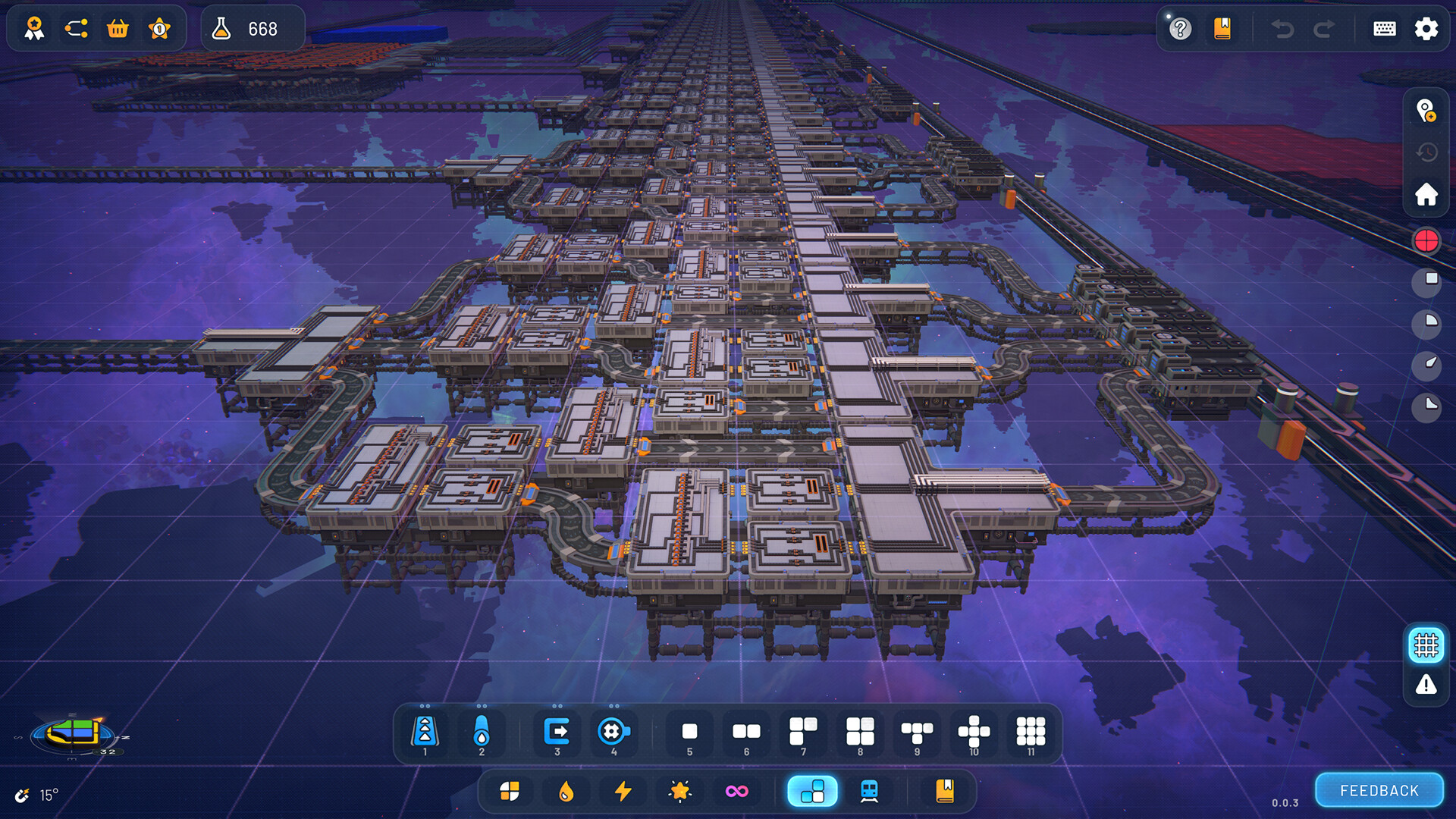Pick the rotator tool in slot 4
The width and height of the screenshot is (1456, 819).
click(x=614, y=732)
